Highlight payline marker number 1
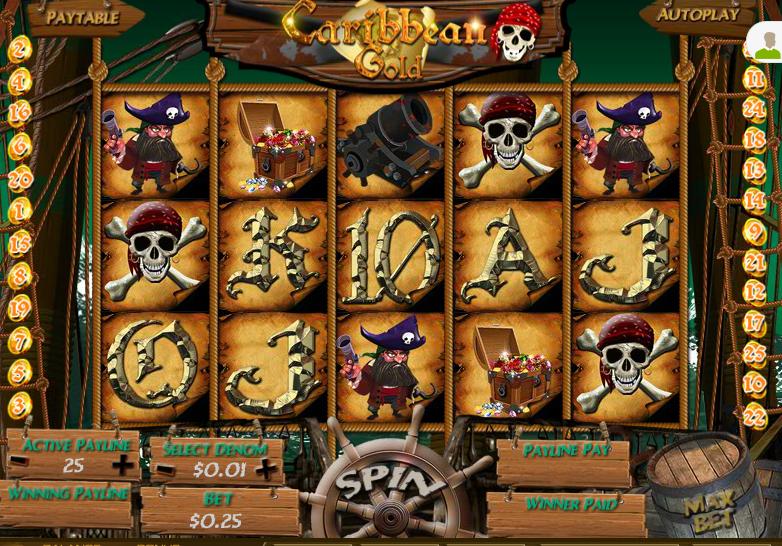The width and height of the screenshot is (782, 546). point(20,211)
